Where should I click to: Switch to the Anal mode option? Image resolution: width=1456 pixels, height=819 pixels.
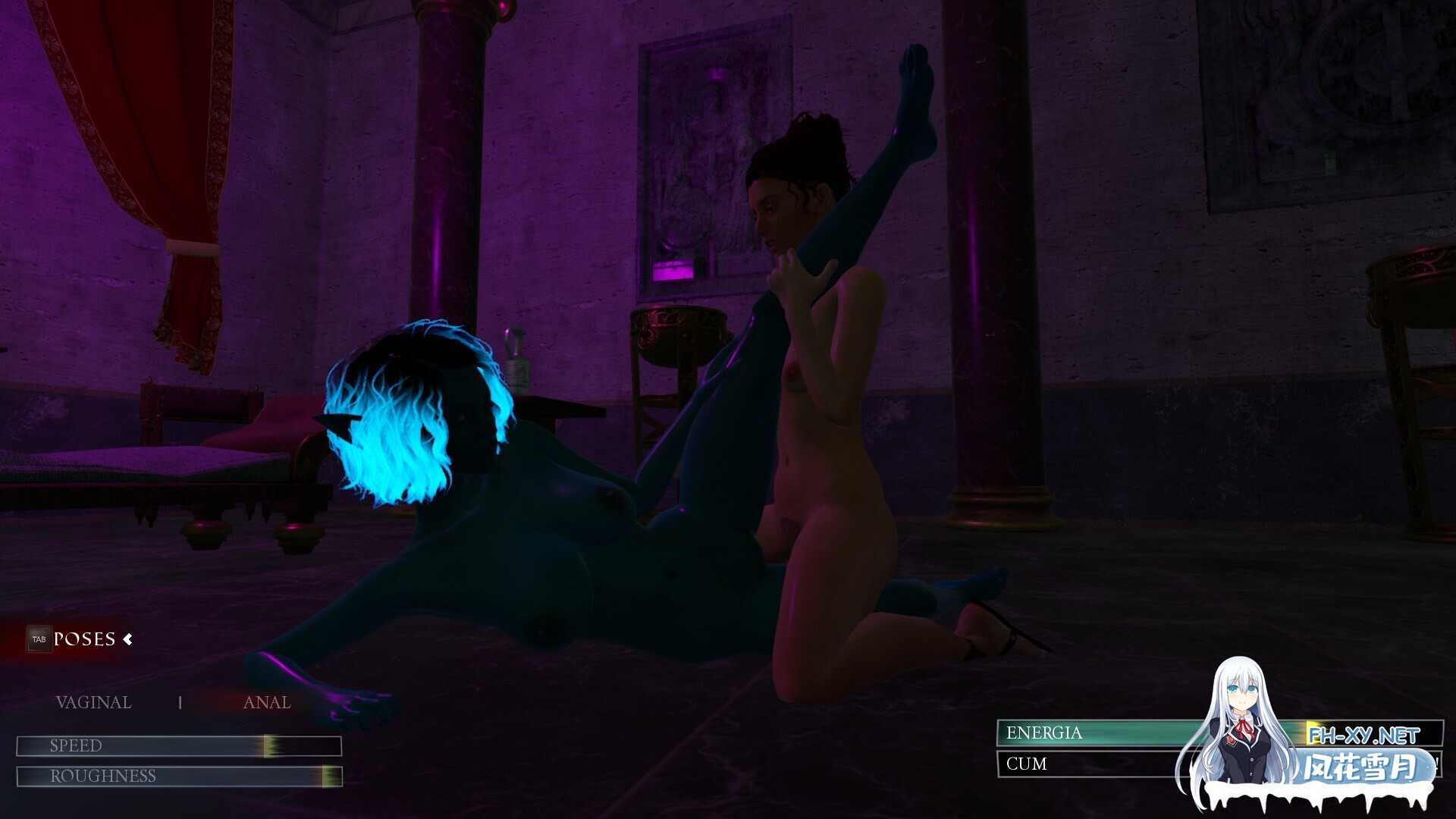tap(267, 703)
